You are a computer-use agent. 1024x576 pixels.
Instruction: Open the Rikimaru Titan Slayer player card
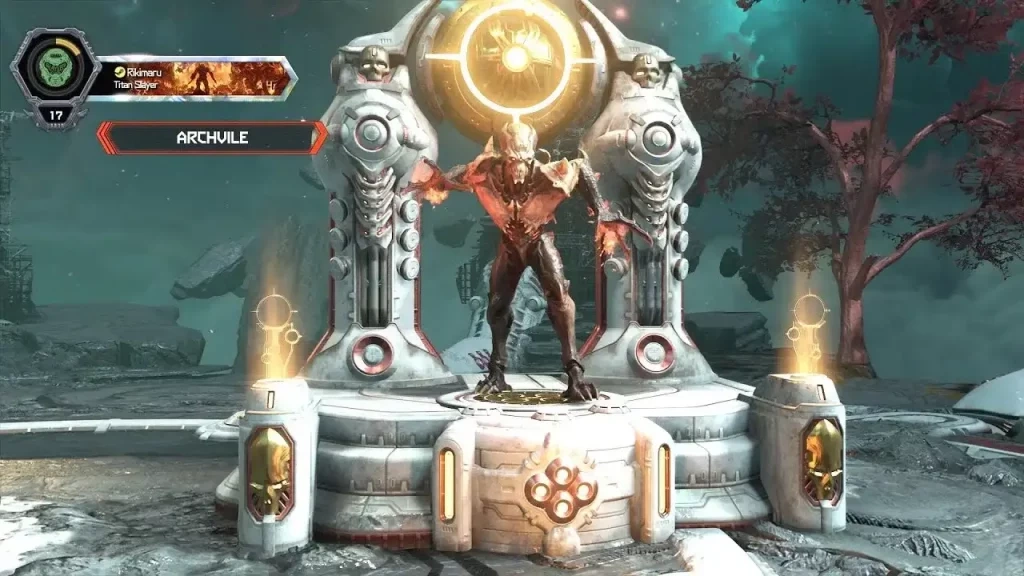(197, 78)
